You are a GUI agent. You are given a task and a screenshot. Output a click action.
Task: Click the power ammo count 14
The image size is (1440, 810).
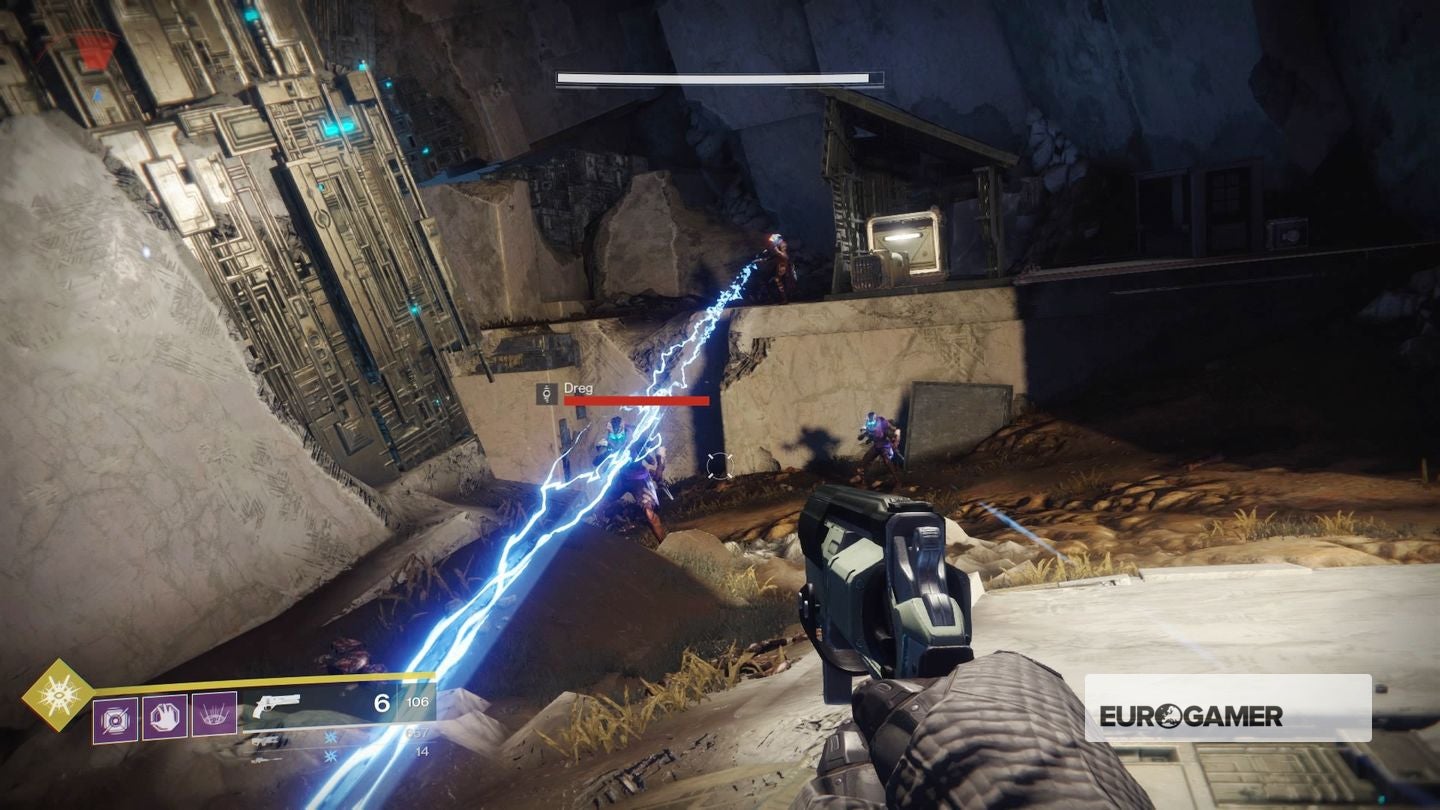422,751
